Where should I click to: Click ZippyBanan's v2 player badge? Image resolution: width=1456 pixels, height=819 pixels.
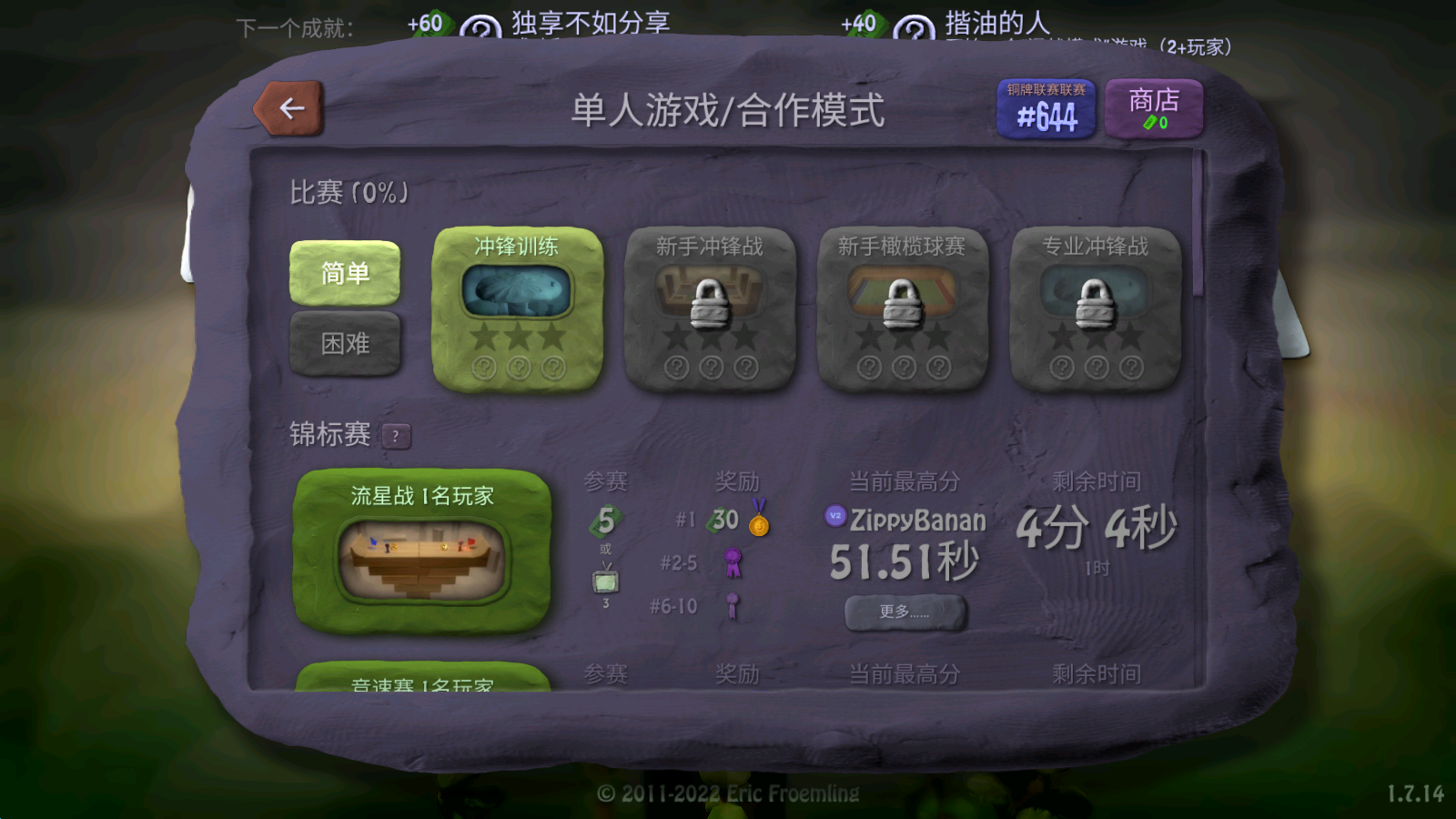834,519
